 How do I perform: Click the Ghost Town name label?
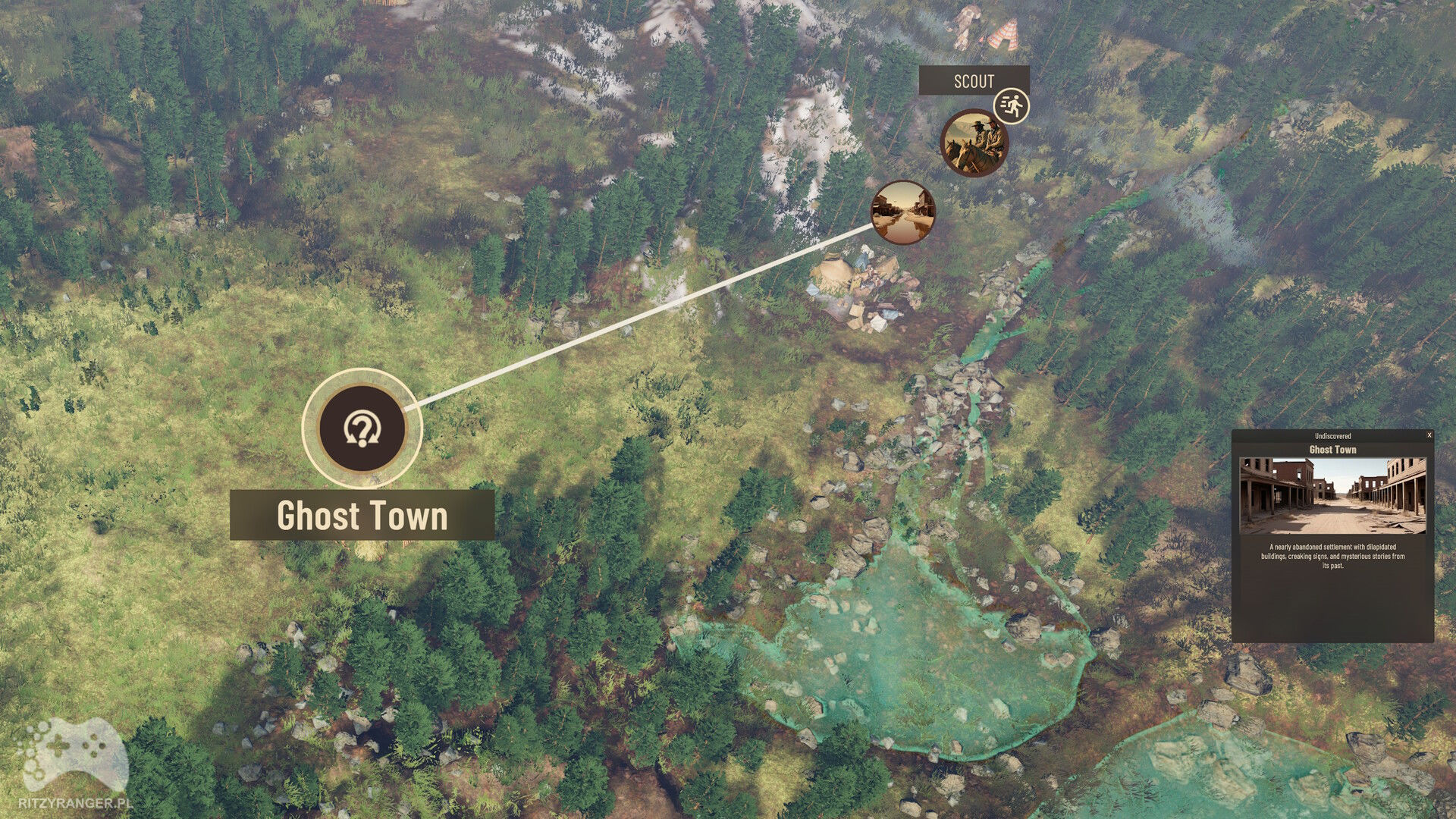click(362, 516)
